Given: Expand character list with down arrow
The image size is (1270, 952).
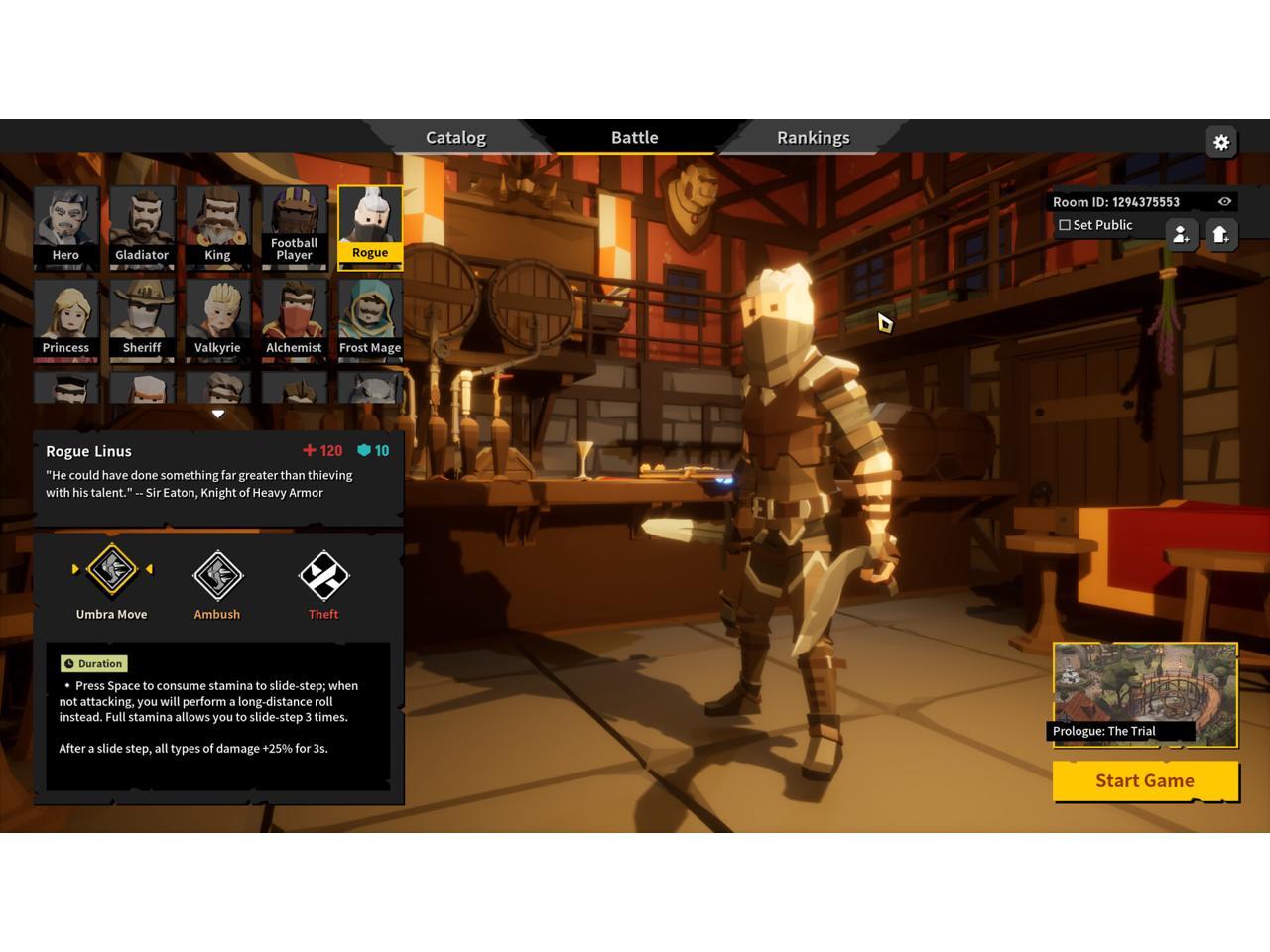Looking at the screenshot, I should point(218,414).
